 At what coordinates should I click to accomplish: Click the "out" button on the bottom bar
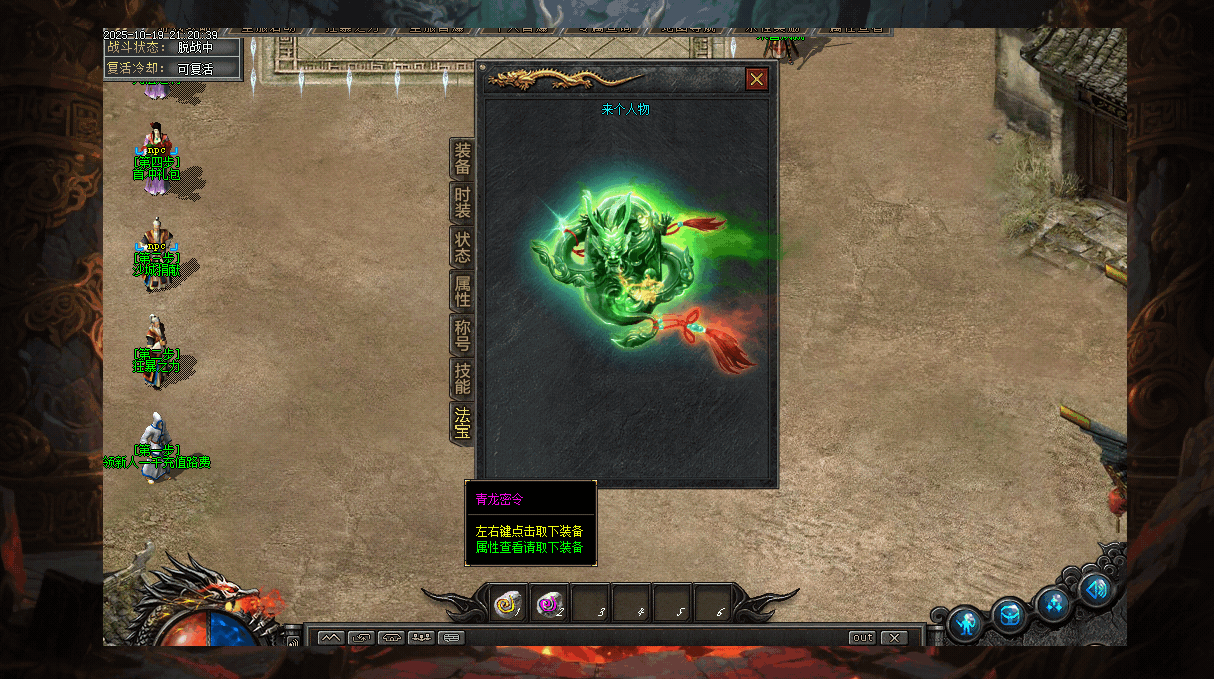click(862, 637)
